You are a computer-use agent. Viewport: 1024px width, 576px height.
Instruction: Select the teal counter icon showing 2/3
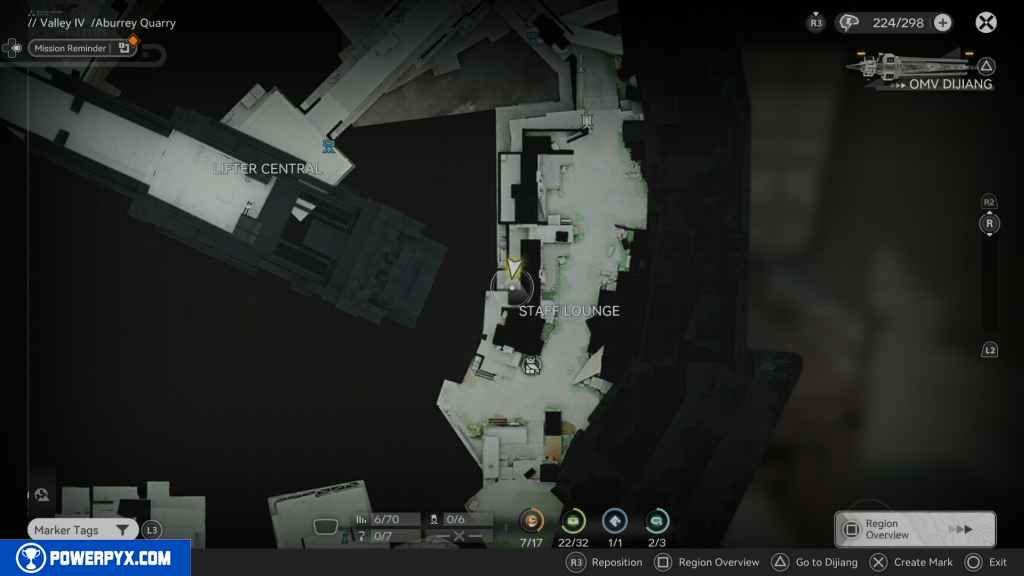[657, 520]
